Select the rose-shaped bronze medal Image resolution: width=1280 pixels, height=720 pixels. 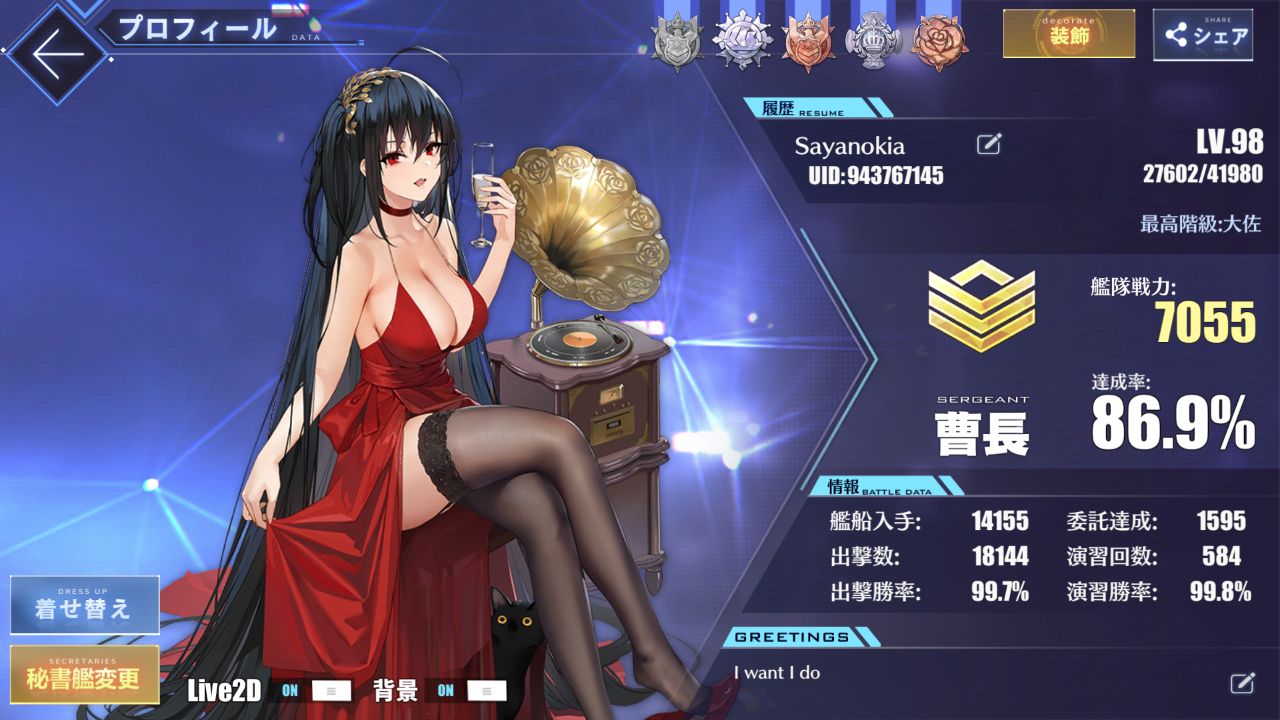pos(937,42)
